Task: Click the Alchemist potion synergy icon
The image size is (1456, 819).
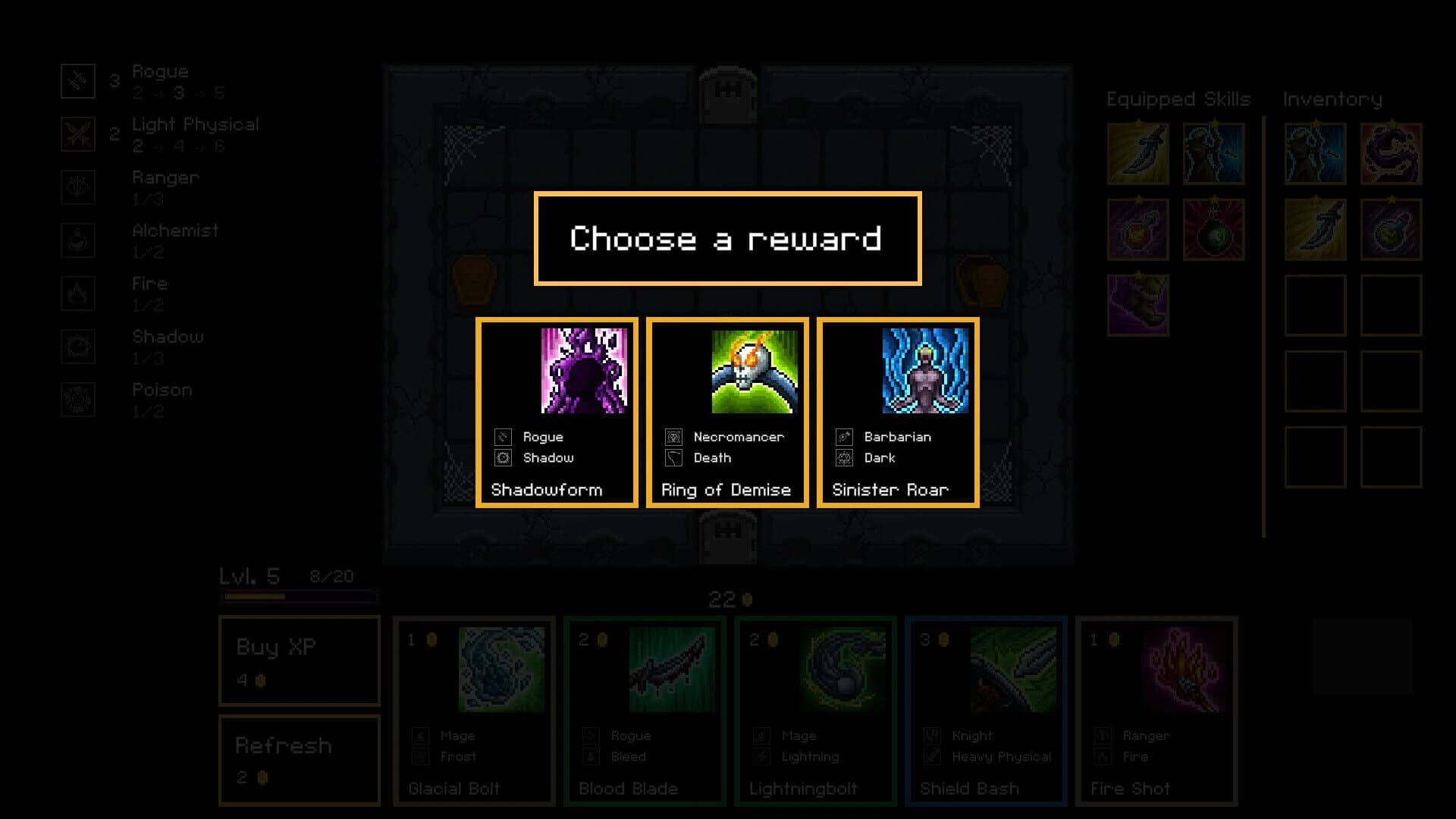Action: [77, 240]
